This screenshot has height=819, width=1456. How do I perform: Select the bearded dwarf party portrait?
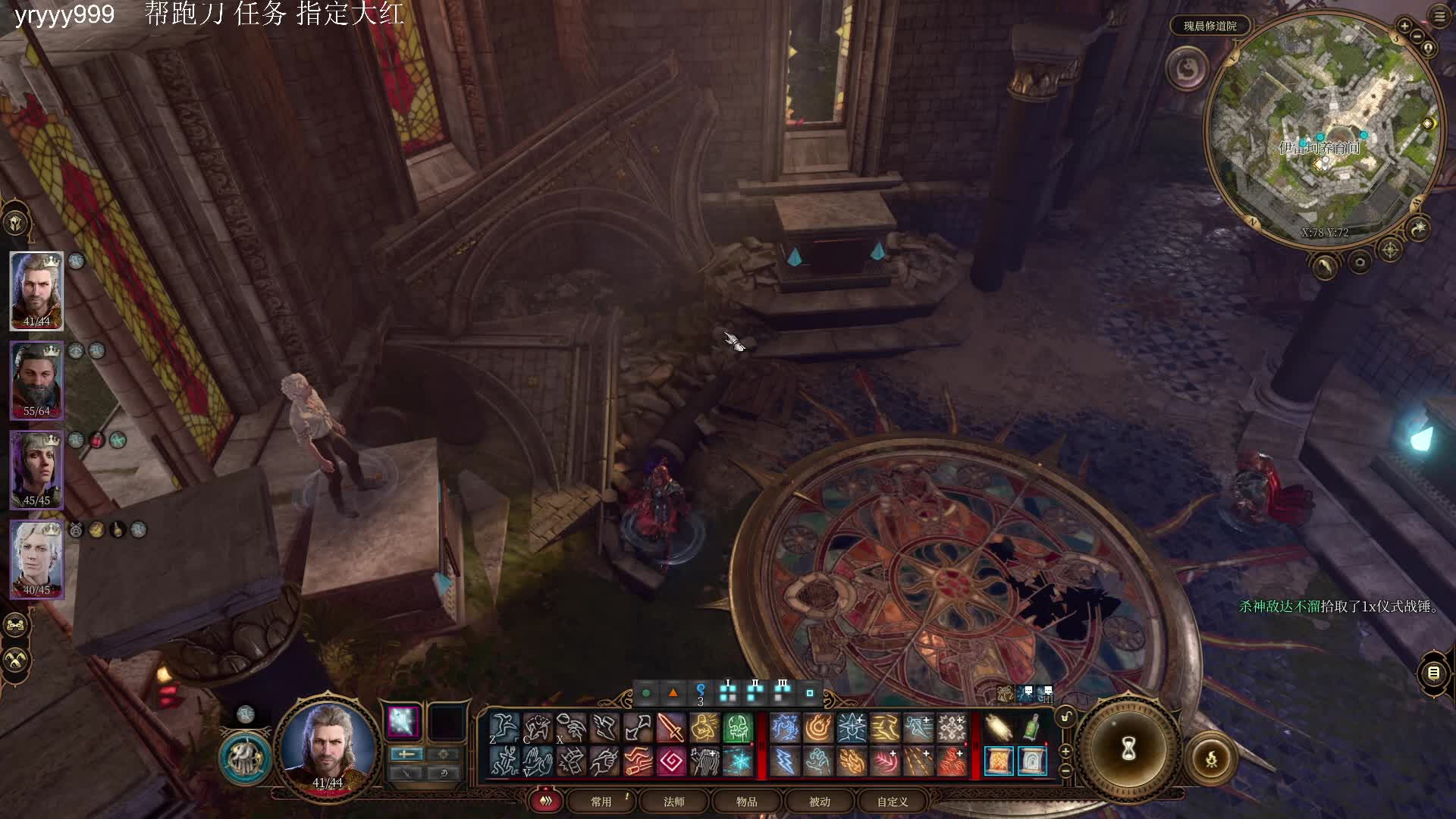point(36,380)
